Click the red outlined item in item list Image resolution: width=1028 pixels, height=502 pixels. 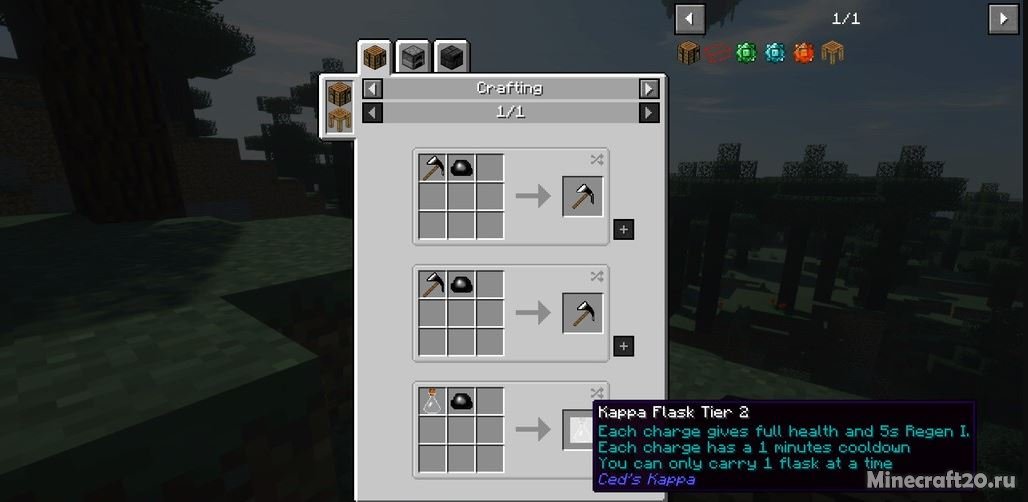[x=717, y=52]
